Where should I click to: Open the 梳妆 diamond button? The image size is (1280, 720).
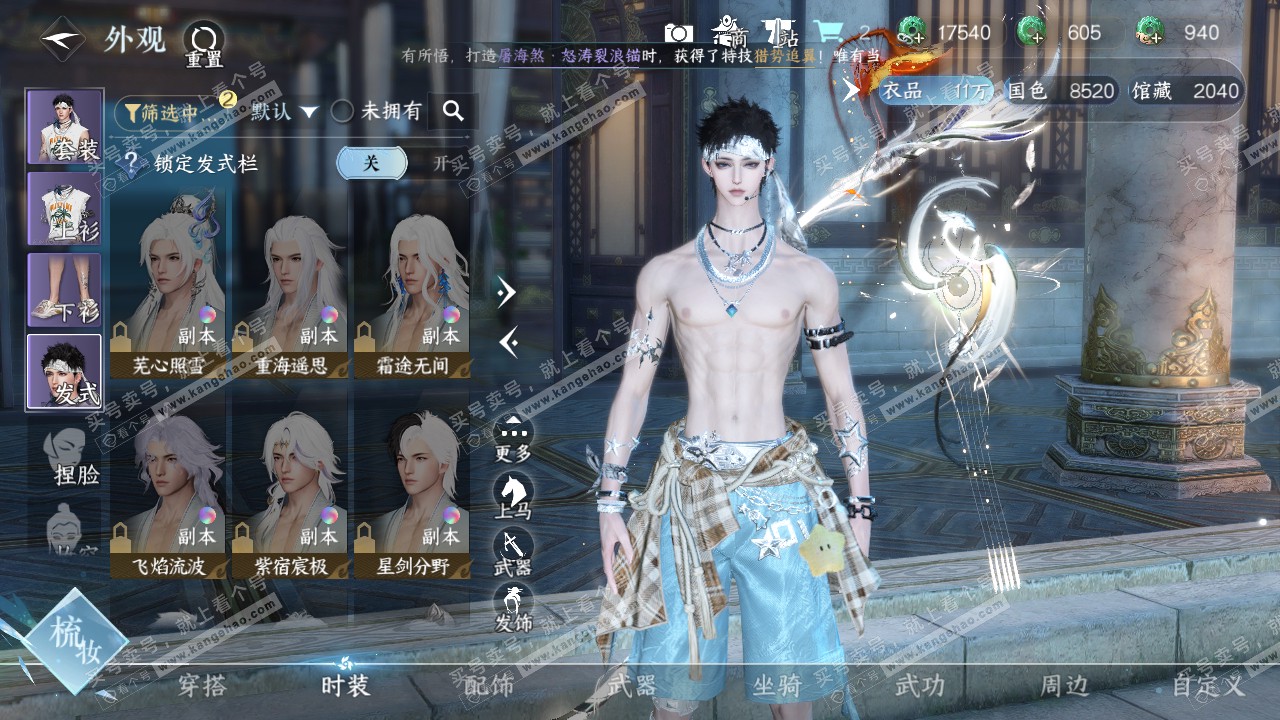point(76,640)
